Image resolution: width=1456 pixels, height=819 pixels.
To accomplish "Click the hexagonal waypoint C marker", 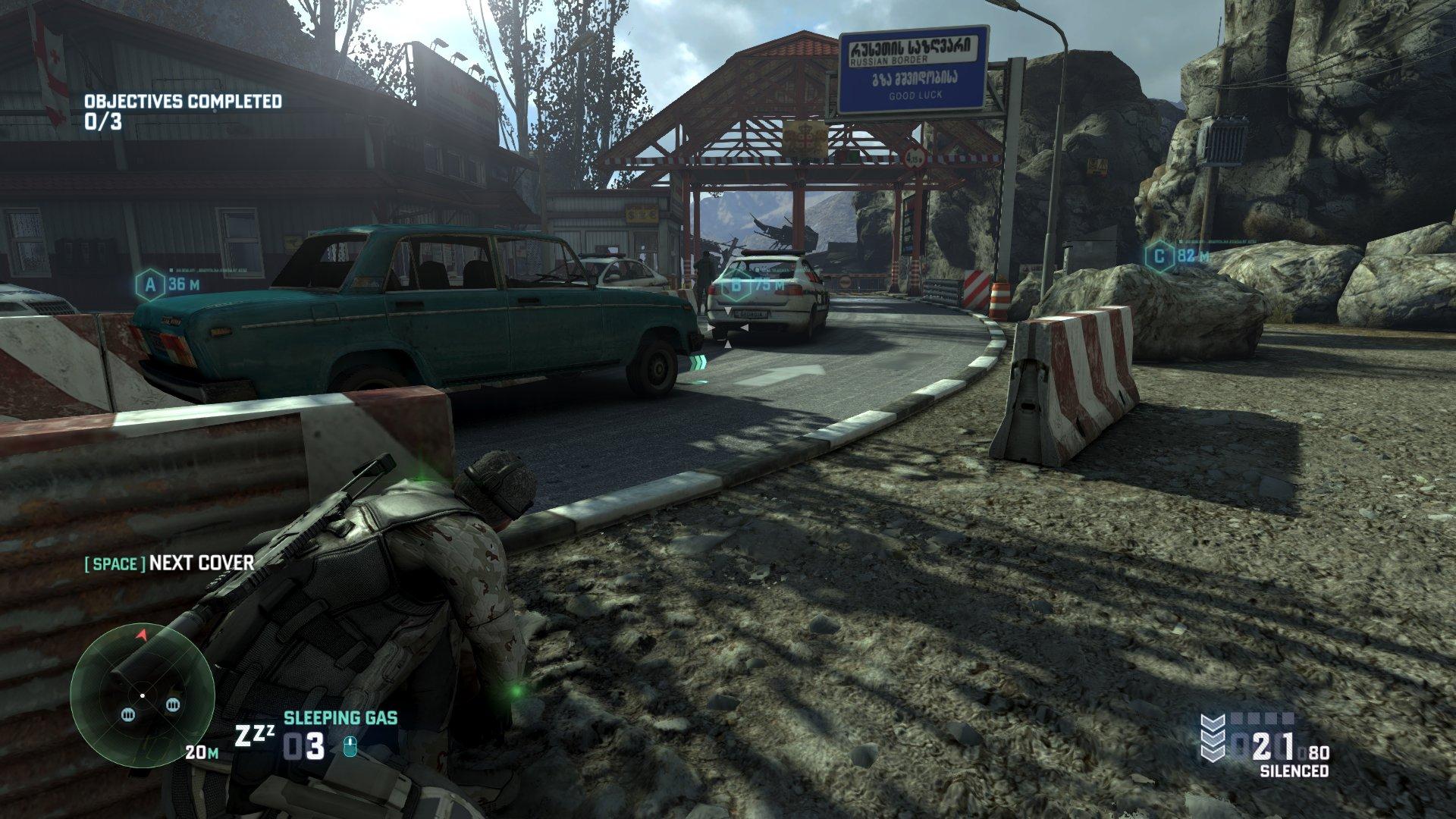I will click(x=1159, y=258).
